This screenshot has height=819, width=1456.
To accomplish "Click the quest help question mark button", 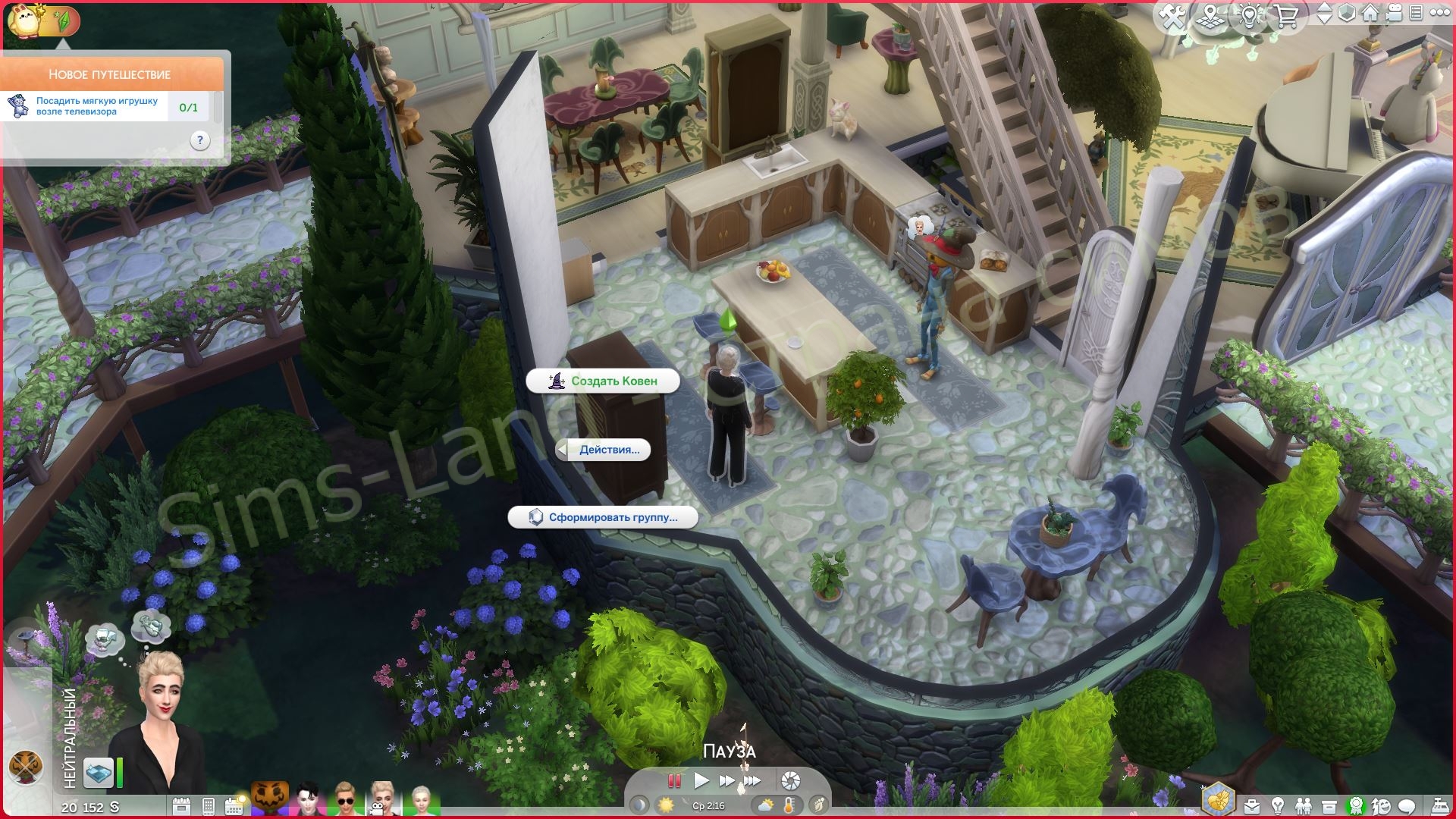I will pos(199,140).
